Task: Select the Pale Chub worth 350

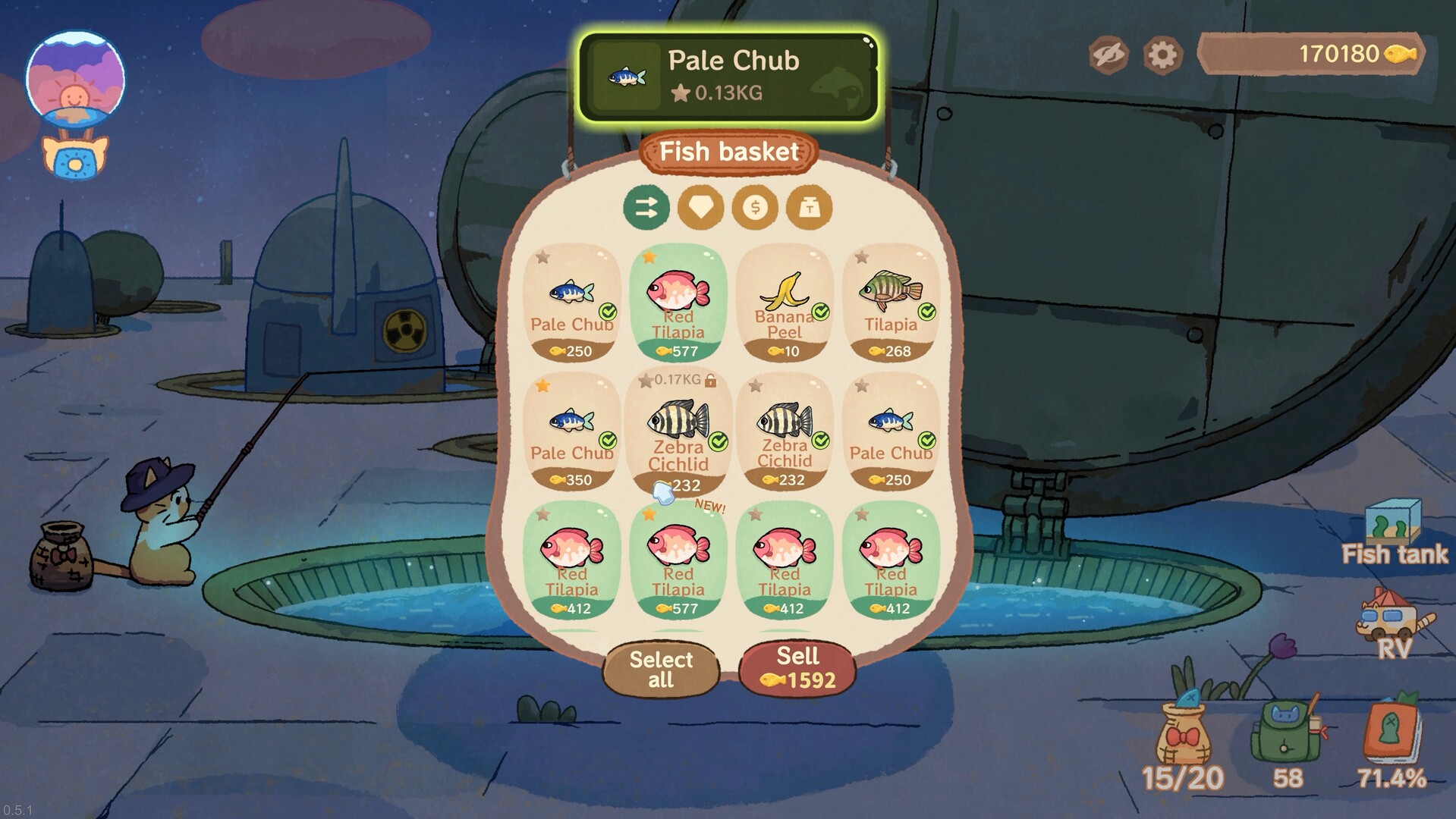Action: 572,432
